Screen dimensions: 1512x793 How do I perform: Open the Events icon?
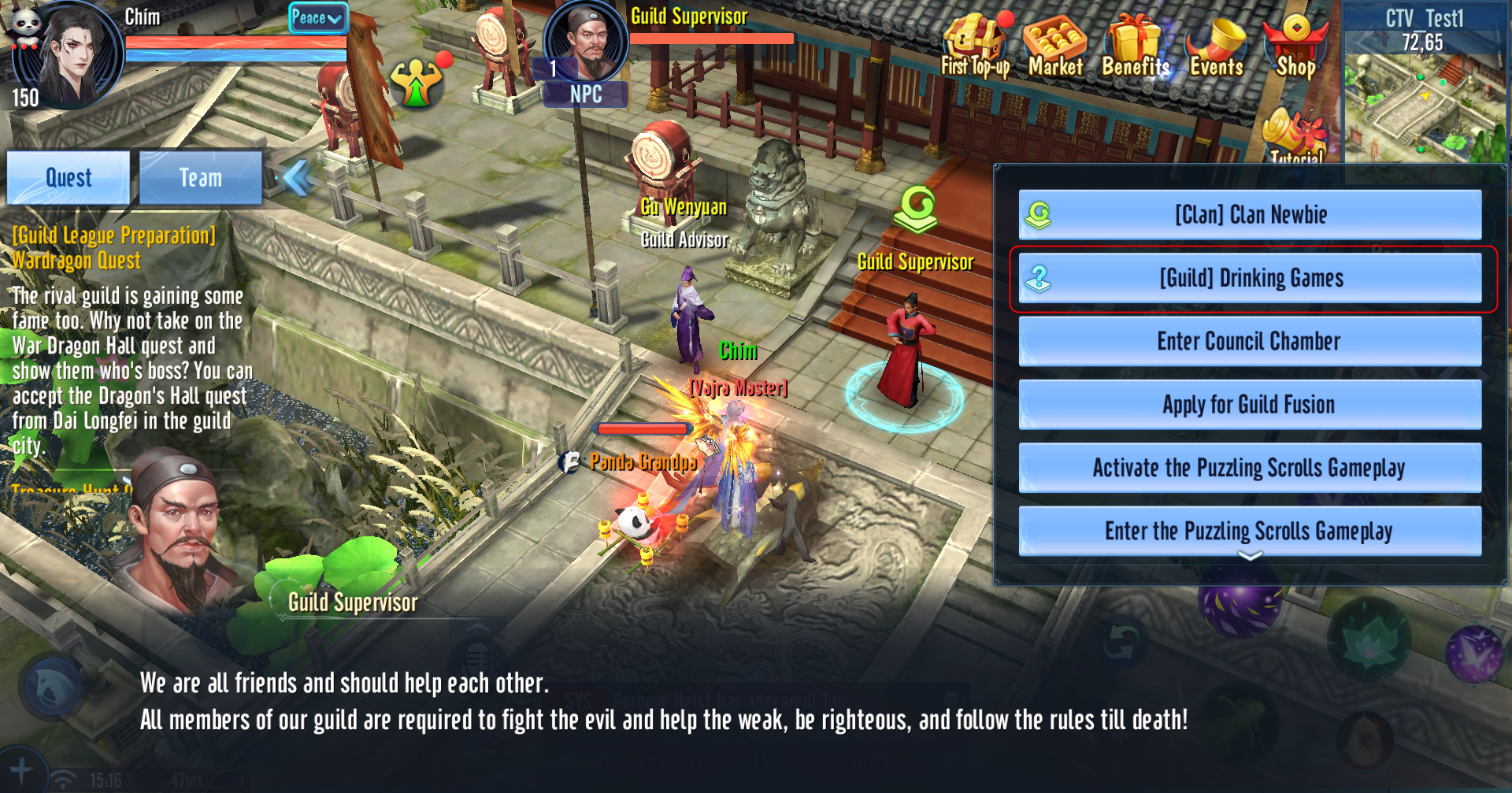click(x=1217, y=47)
